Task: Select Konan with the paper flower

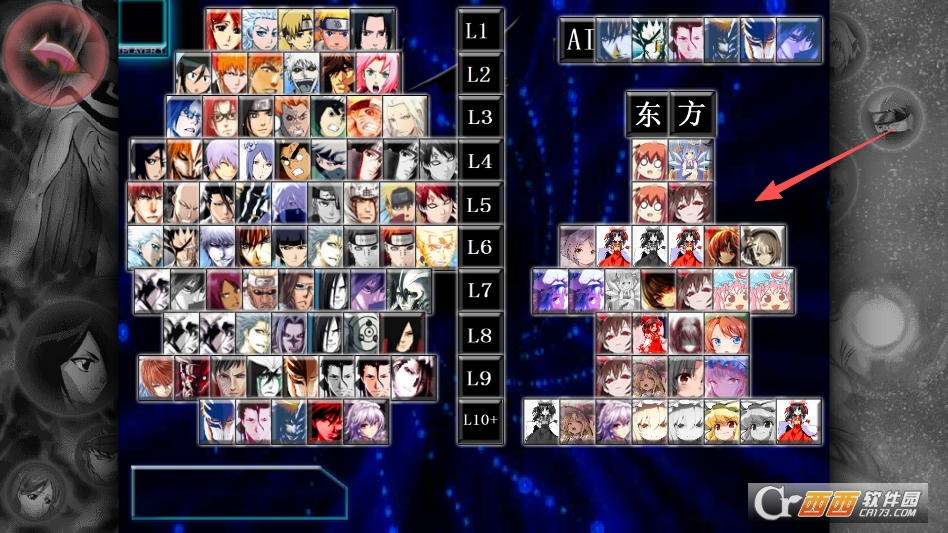Action: point(256,159)
